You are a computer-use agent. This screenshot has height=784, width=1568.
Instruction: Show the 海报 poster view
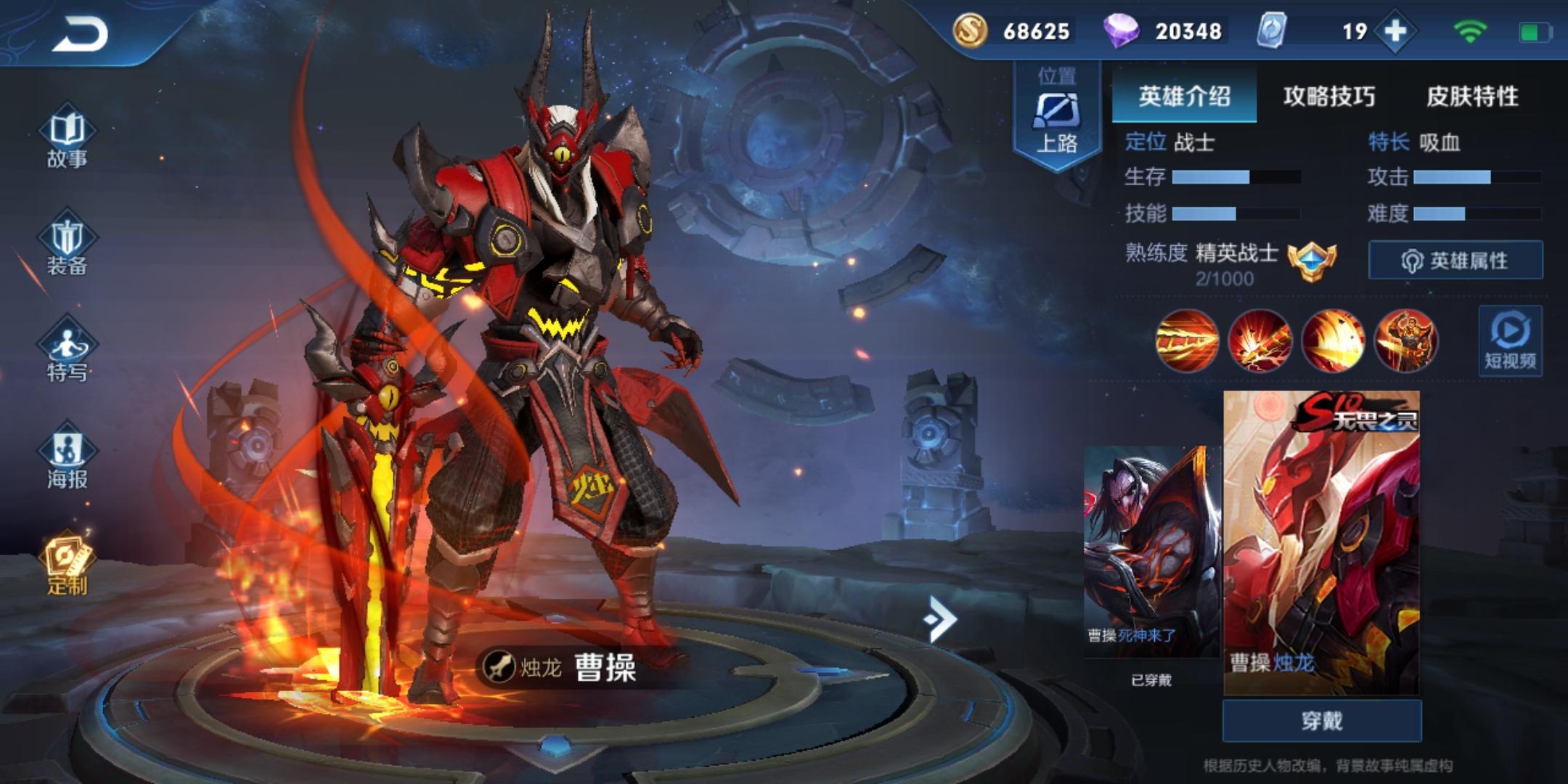pos(67,459)
